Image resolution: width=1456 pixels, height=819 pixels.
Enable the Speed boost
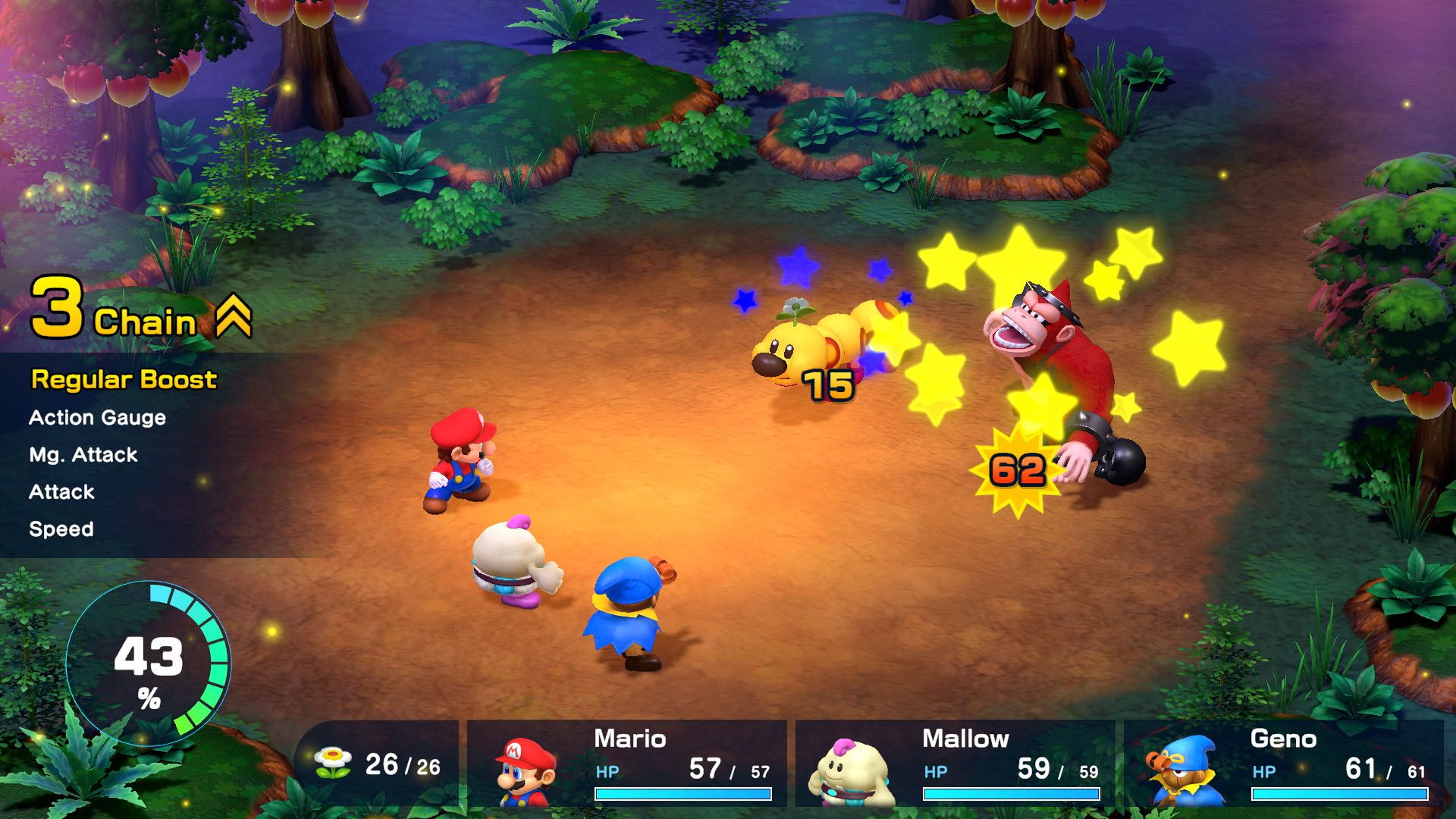pos(61,529)
